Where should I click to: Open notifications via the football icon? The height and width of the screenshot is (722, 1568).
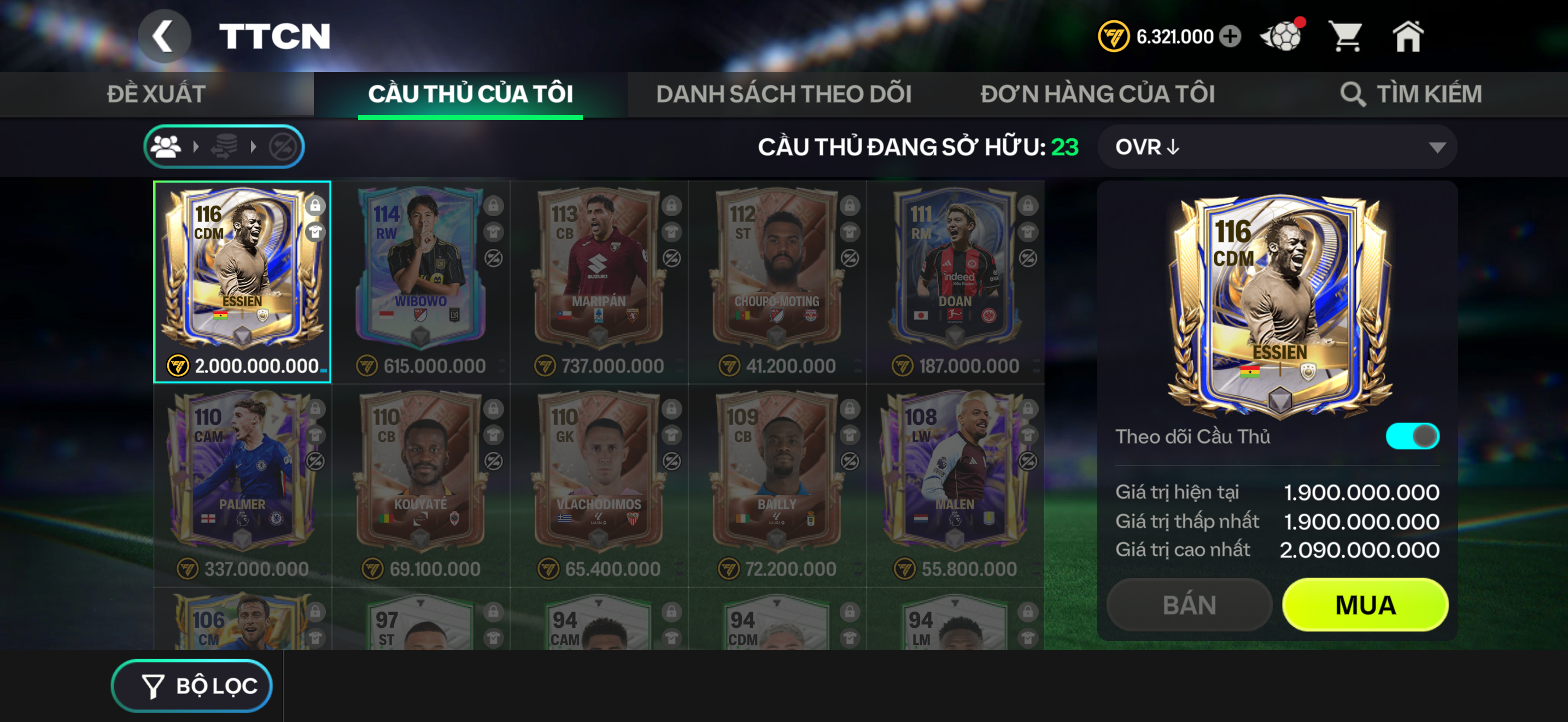click(1283, 37)
